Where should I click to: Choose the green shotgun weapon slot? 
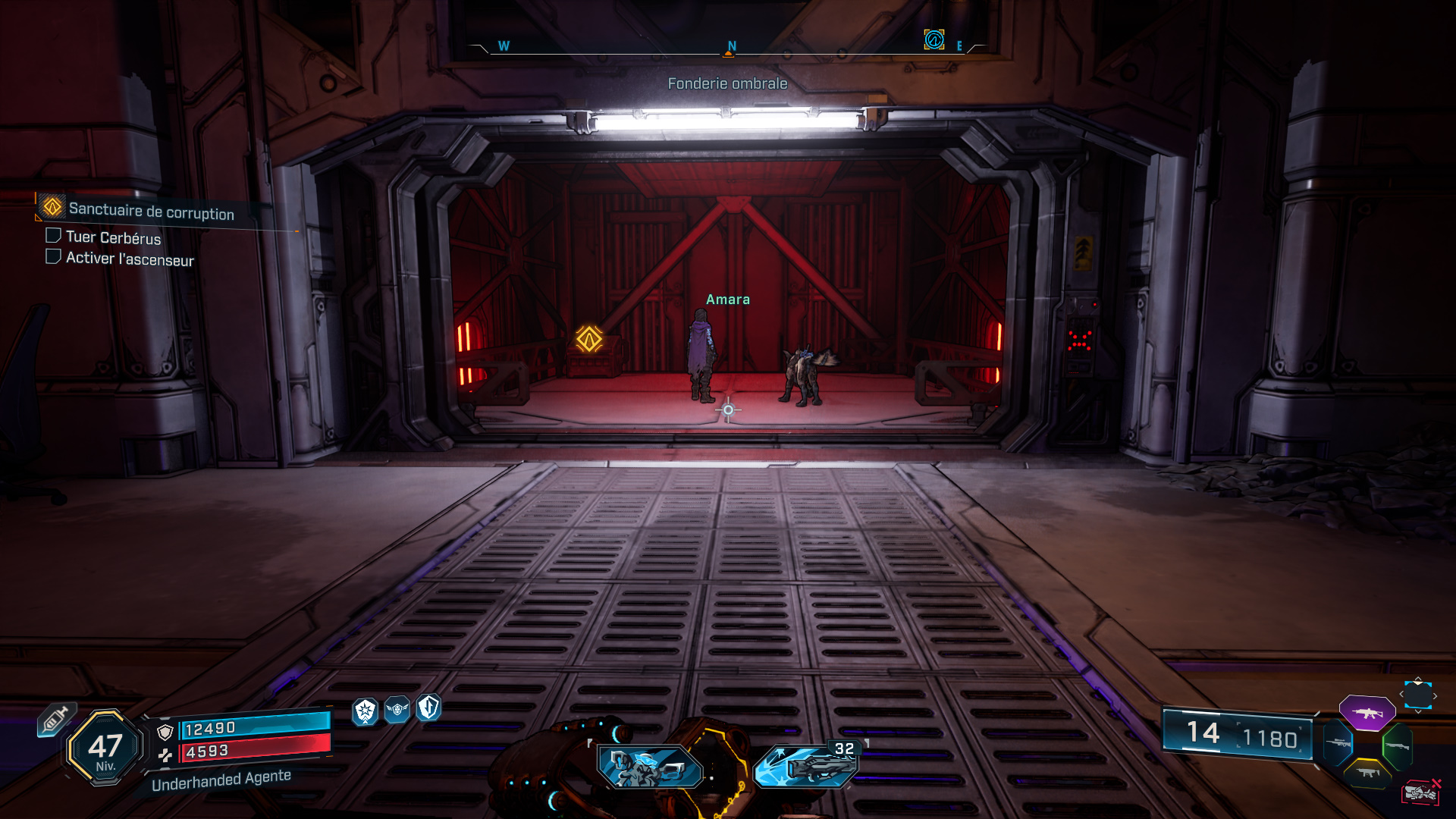click(1397, 746)
